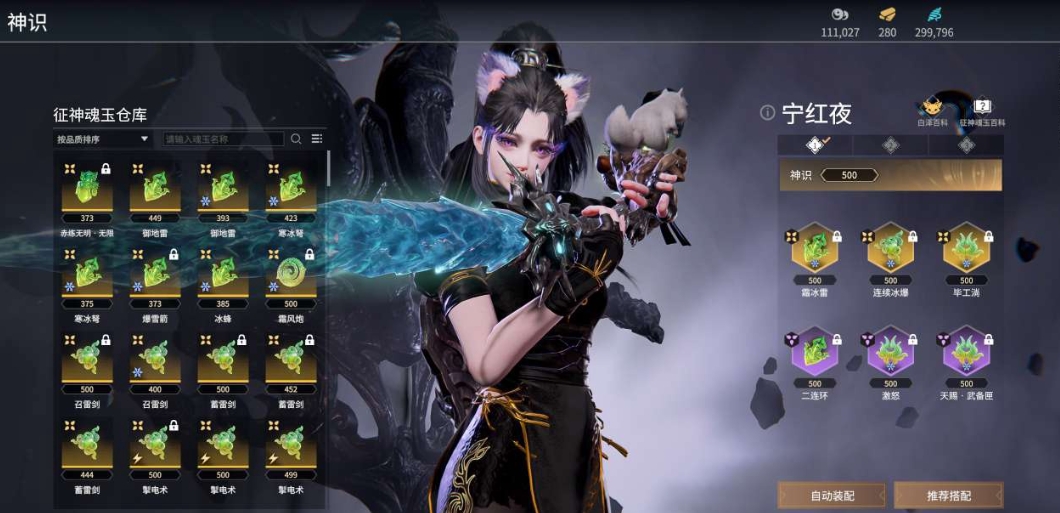Image resolution: width=1060 pixels, height=513 pixels.
Task: Open the 白泽百科 encyclopedia
Action: point(930,109)
